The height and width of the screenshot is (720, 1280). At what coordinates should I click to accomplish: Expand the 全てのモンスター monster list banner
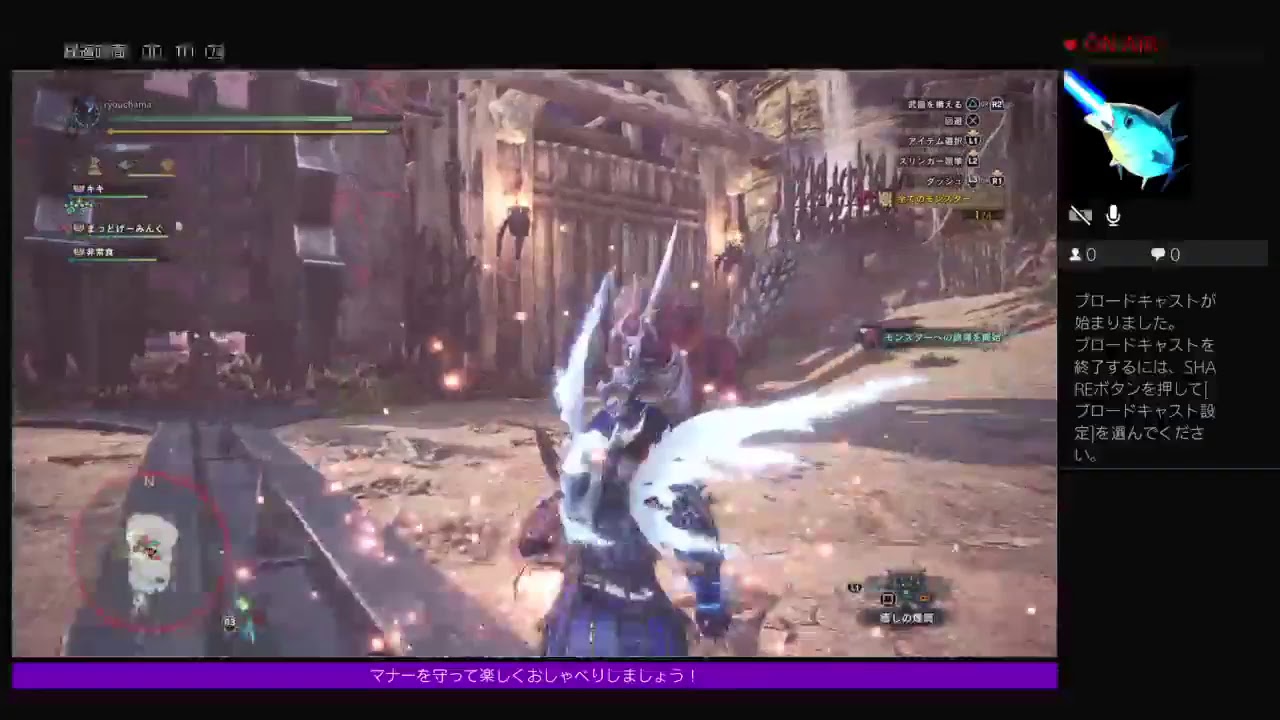[935, 199]
